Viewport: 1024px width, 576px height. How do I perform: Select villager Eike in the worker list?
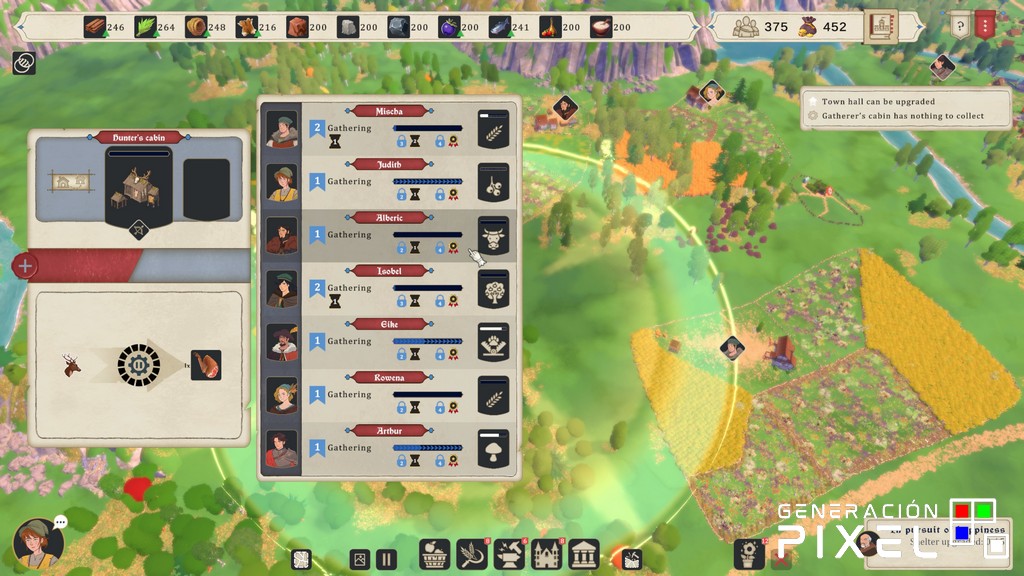(282, 341)
